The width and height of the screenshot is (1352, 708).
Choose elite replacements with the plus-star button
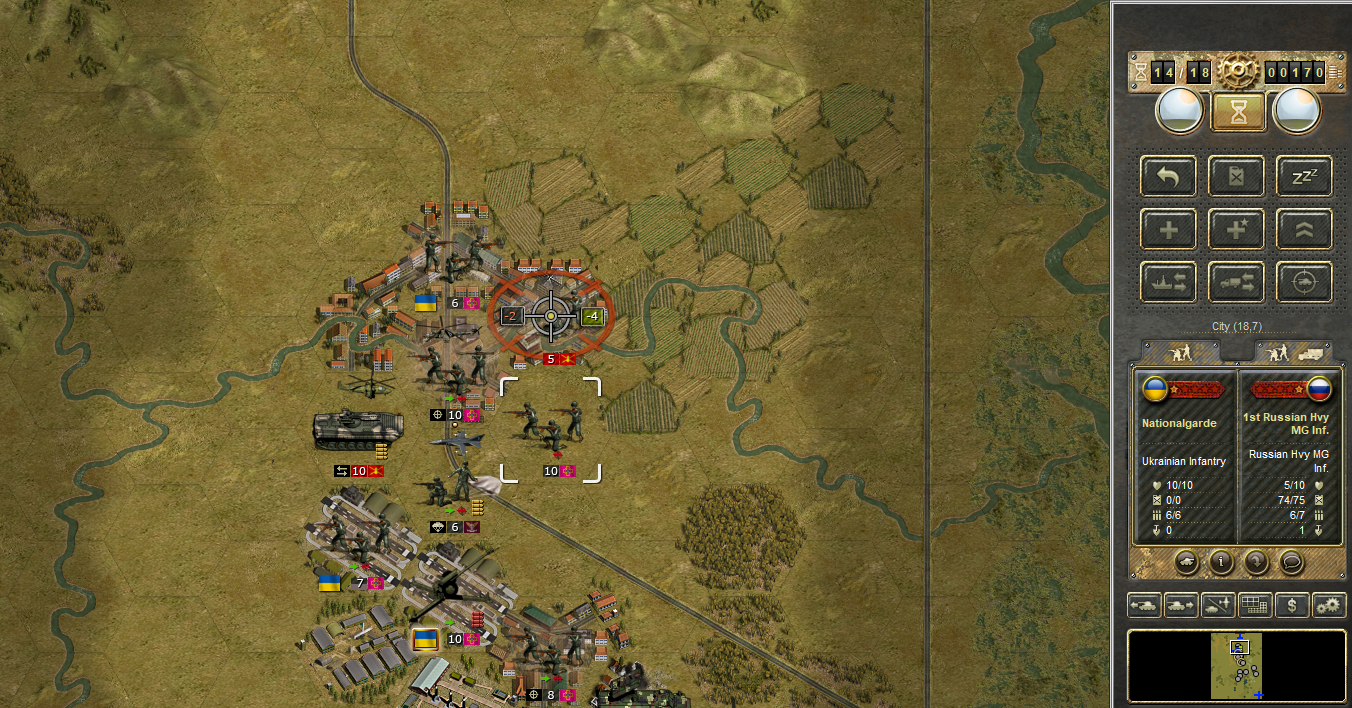pyautogui.click(x=1237, y=230)
